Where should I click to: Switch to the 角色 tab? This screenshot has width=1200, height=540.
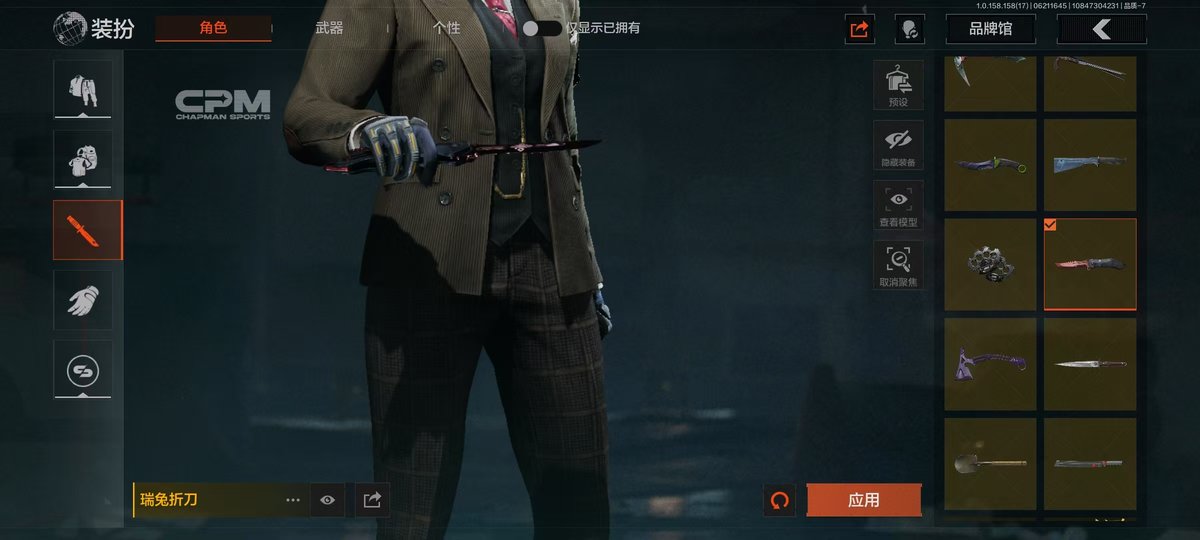pos(213,28)
